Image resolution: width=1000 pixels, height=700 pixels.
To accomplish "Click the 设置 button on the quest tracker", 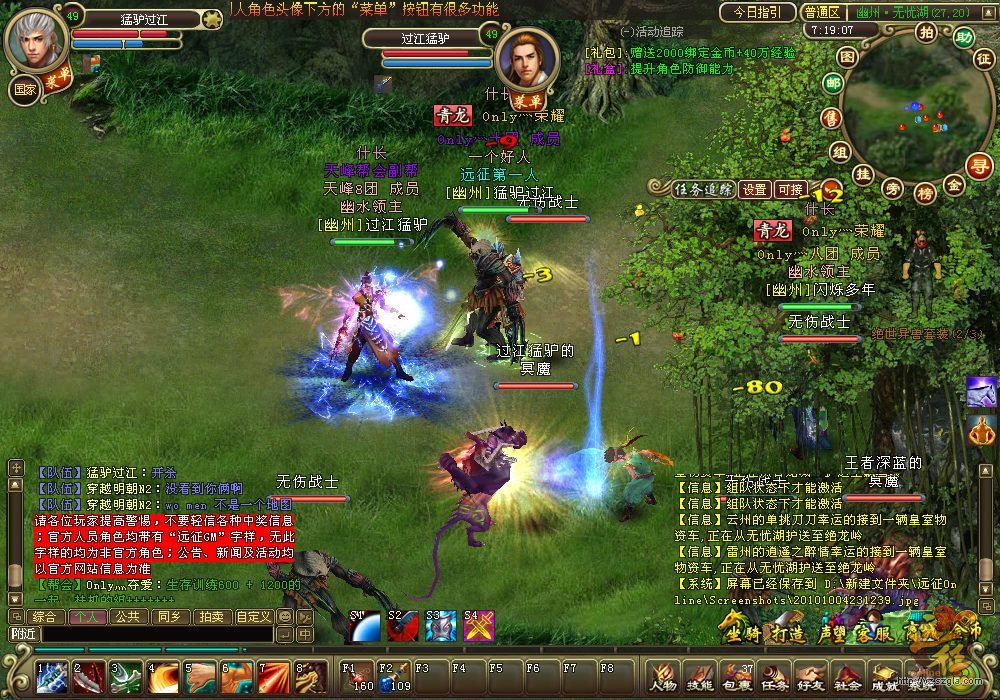I will coord(755,189).
